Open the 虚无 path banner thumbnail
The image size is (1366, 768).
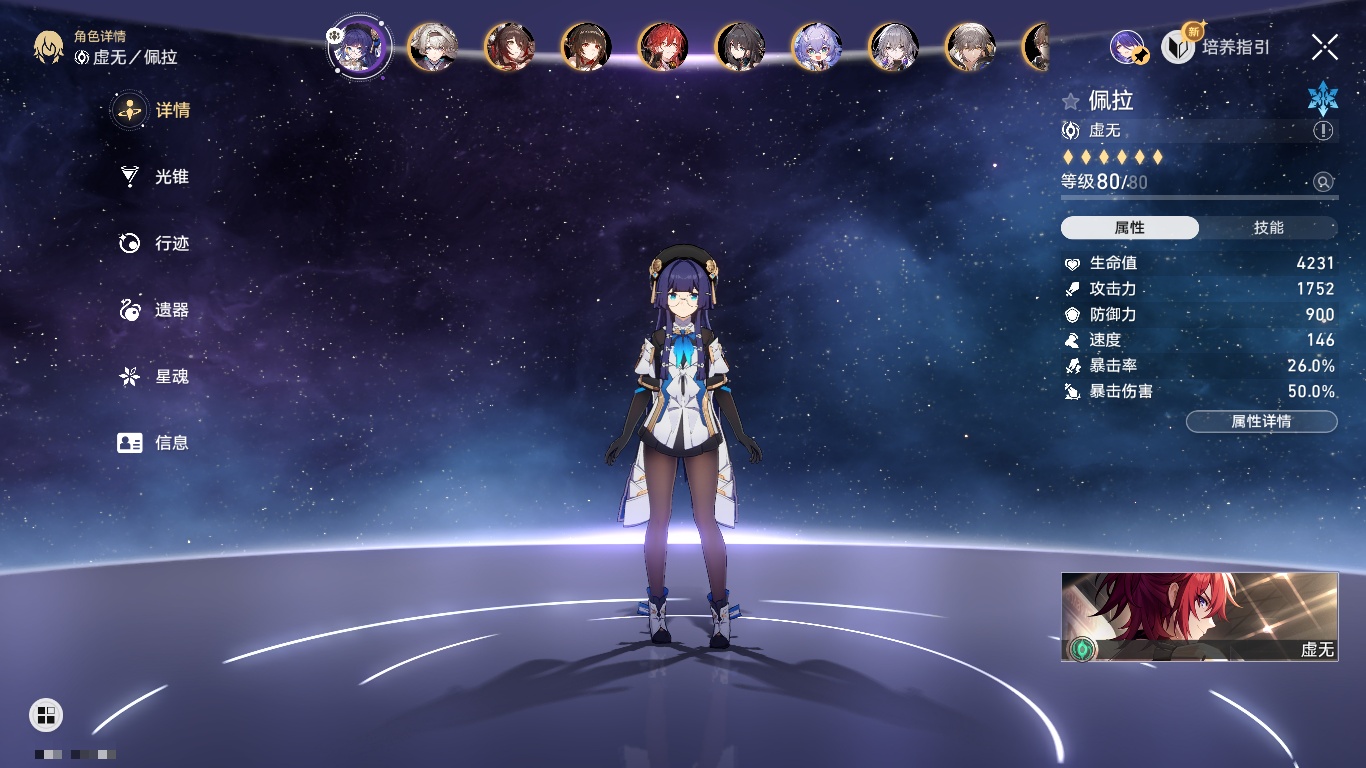[1199, 616]
